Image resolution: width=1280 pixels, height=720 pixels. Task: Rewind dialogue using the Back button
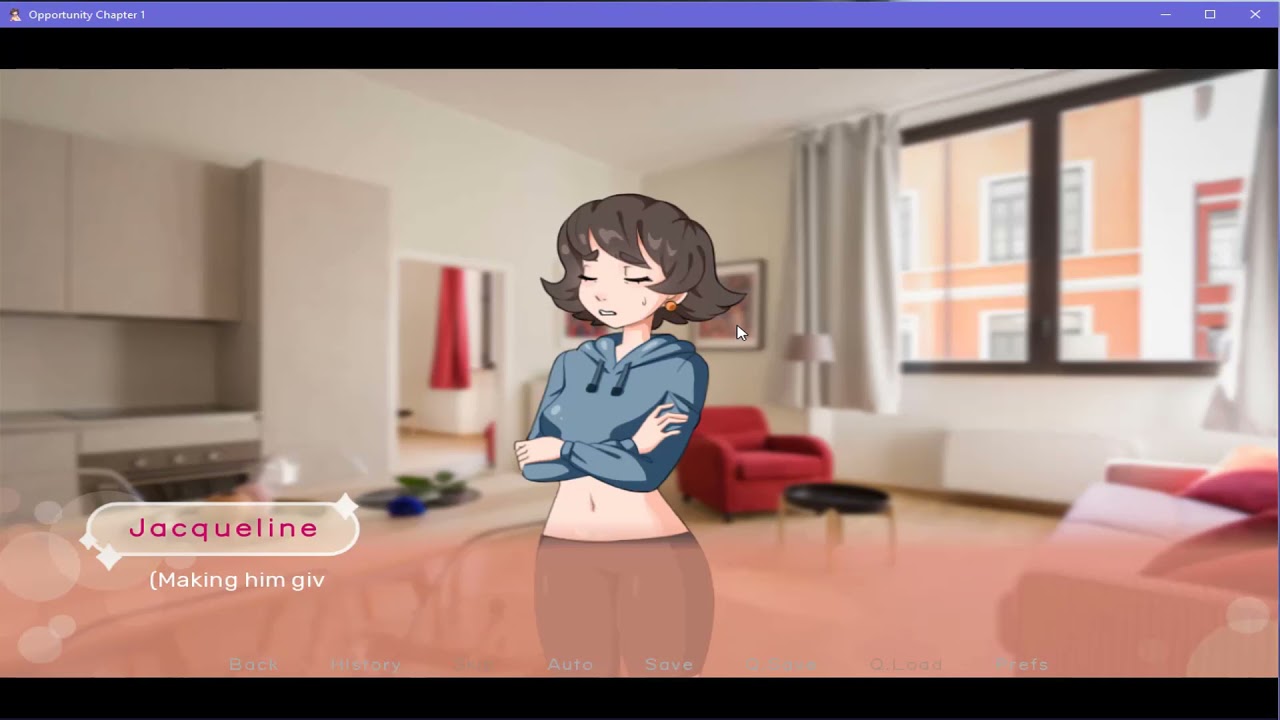pos(253,664)
